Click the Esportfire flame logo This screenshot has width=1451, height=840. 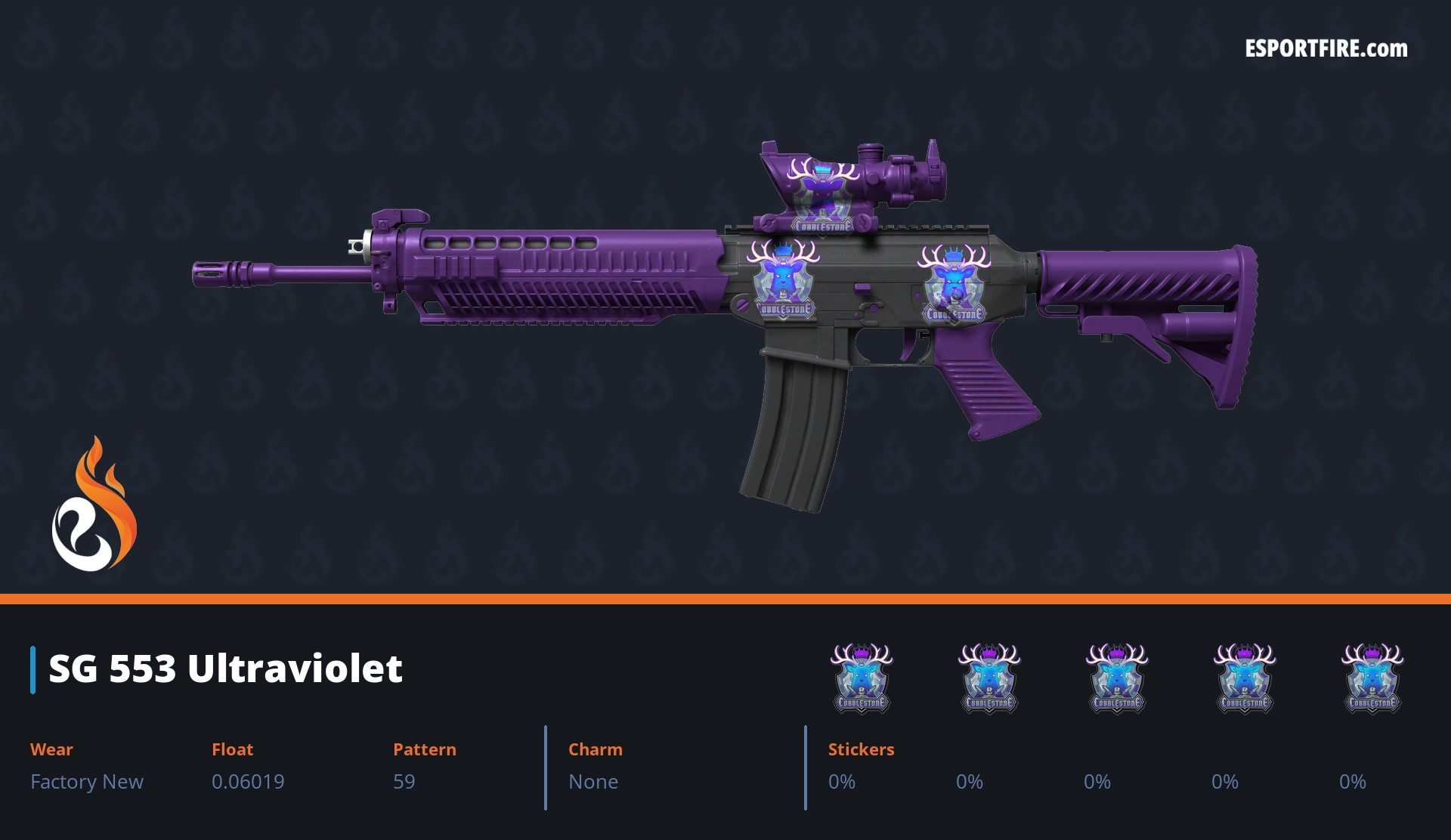click(94, 505)
